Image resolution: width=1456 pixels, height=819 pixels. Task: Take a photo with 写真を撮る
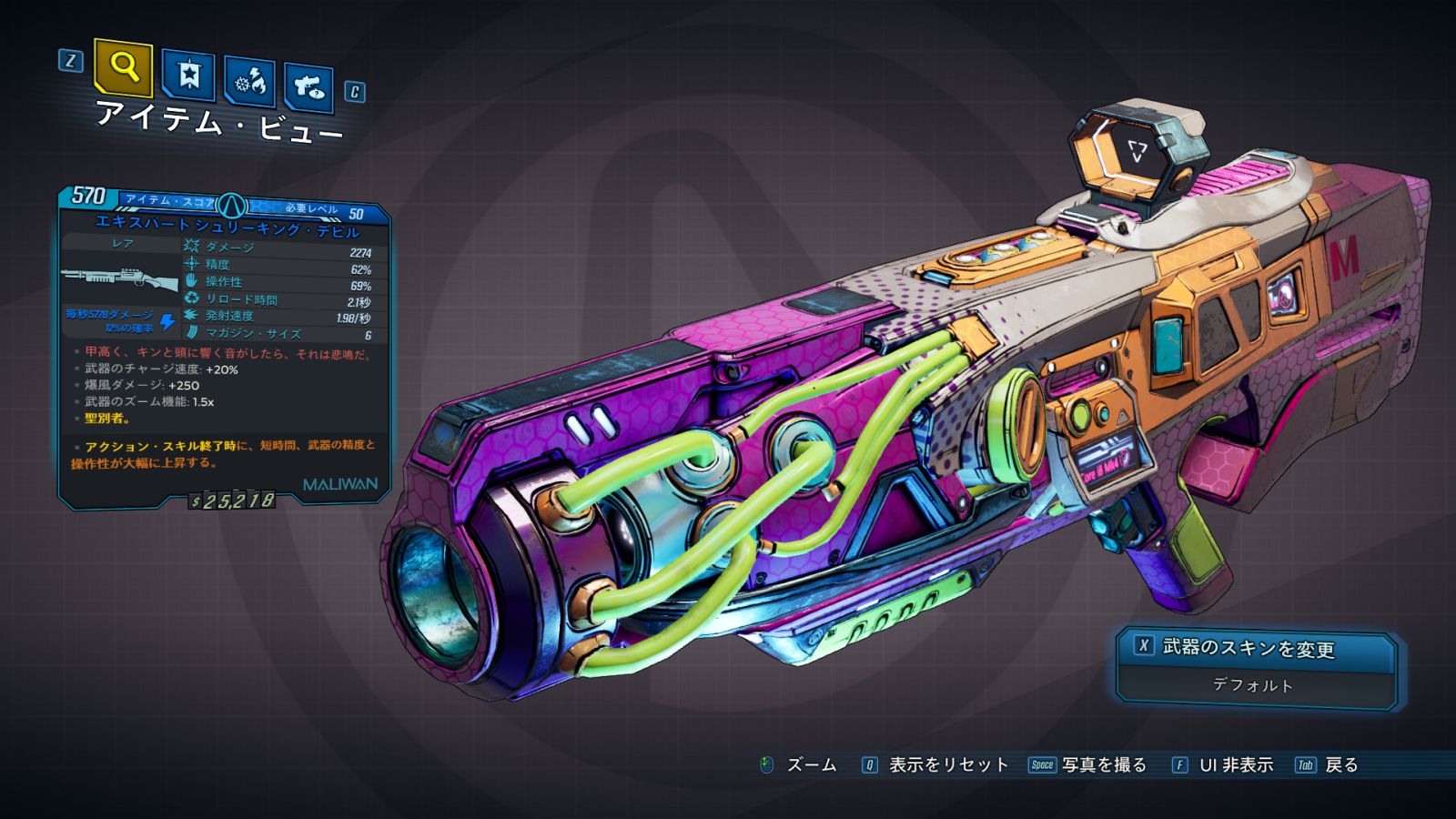1103,764
